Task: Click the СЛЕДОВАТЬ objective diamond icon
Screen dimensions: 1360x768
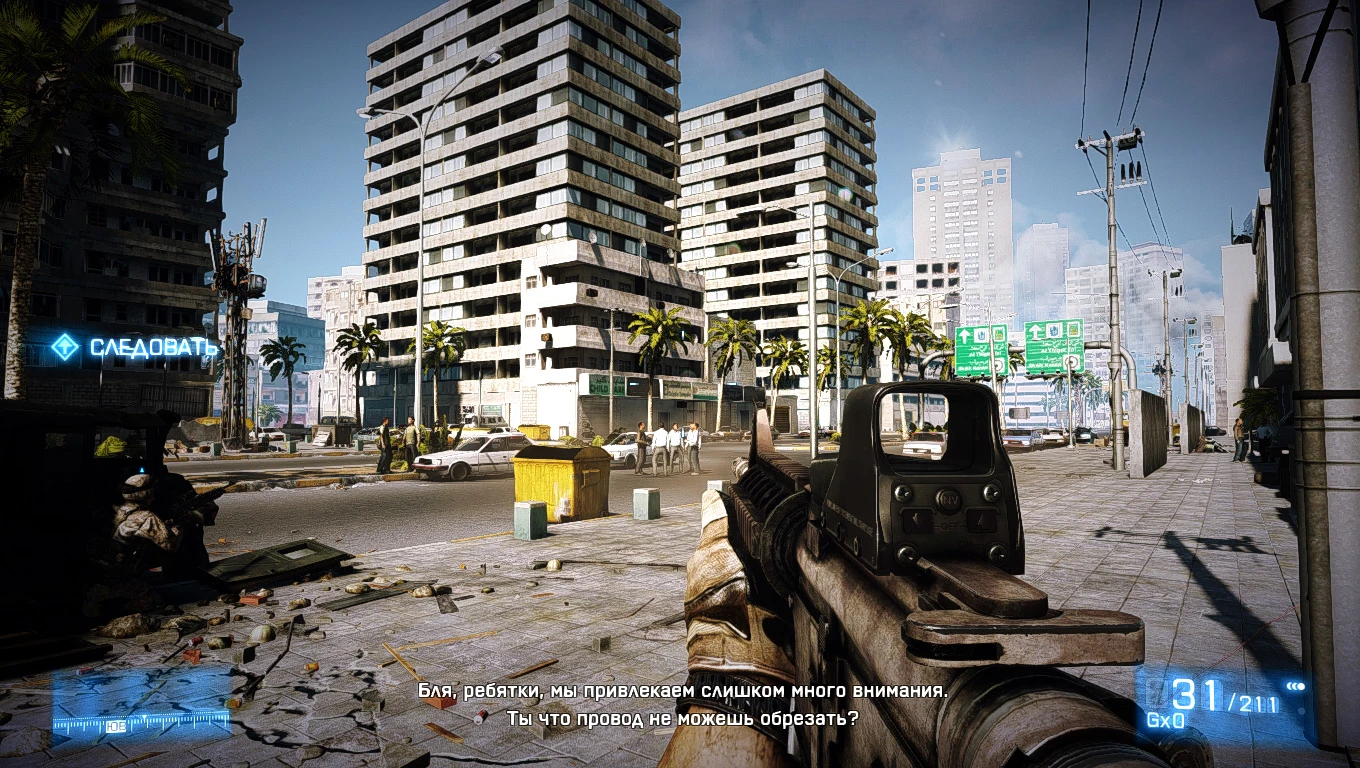Action: coord(64,347)
